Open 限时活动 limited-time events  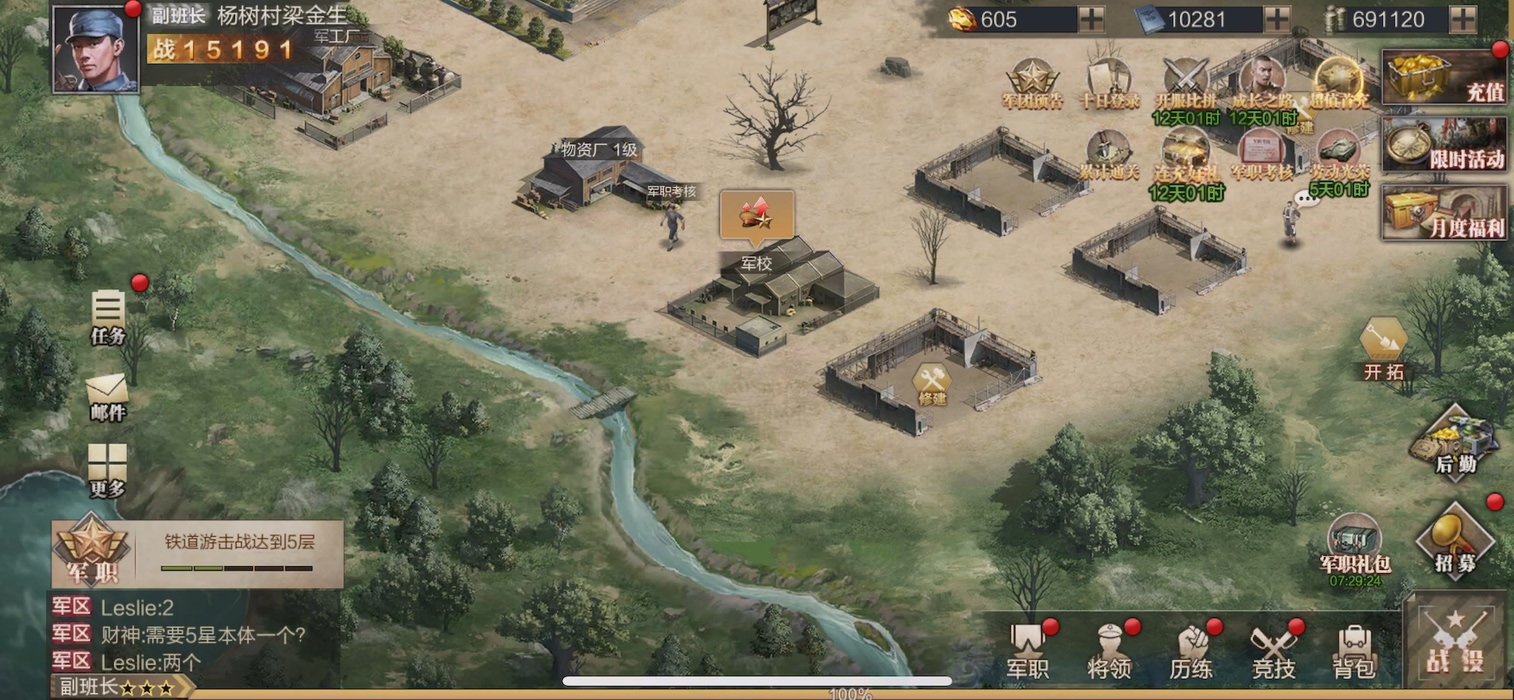coord(1444,144)
